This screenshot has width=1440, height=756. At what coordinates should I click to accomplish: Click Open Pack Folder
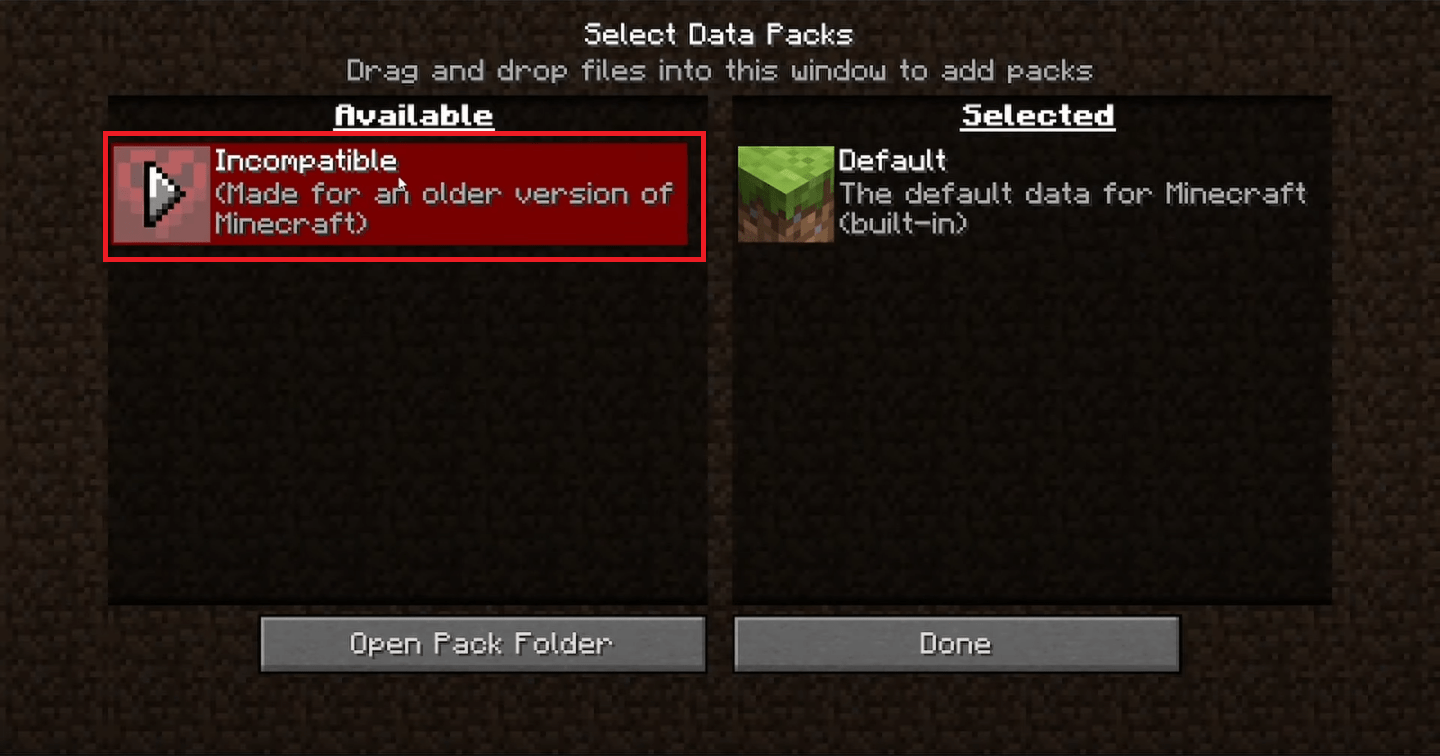point(483,644)
